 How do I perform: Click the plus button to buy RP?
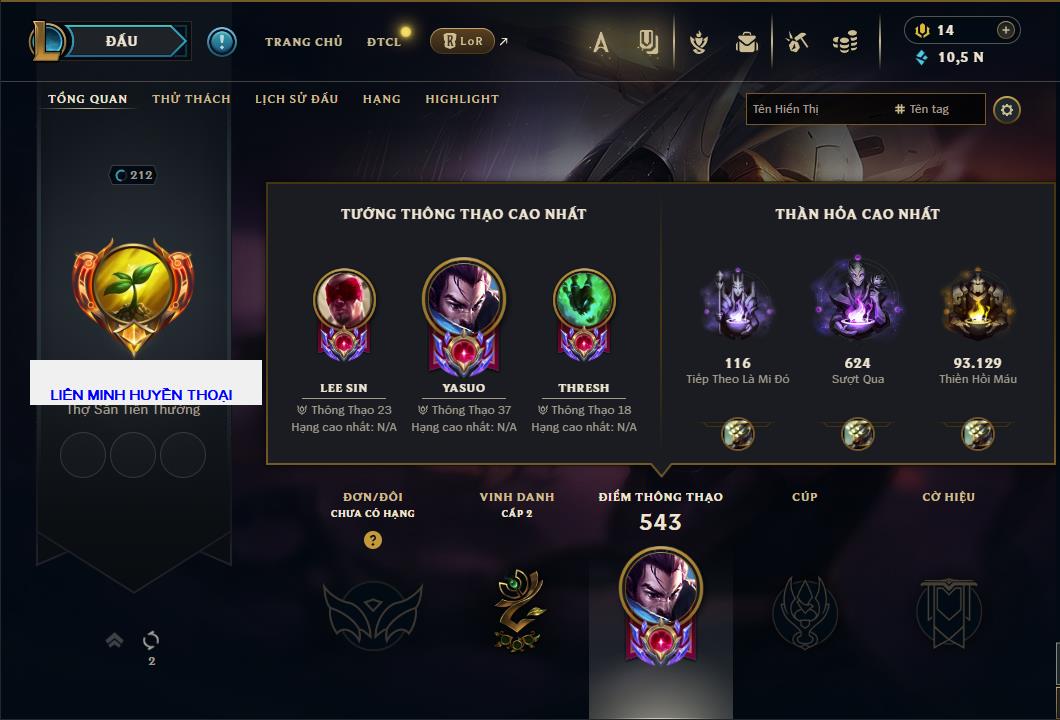[x=1006, y=30]
